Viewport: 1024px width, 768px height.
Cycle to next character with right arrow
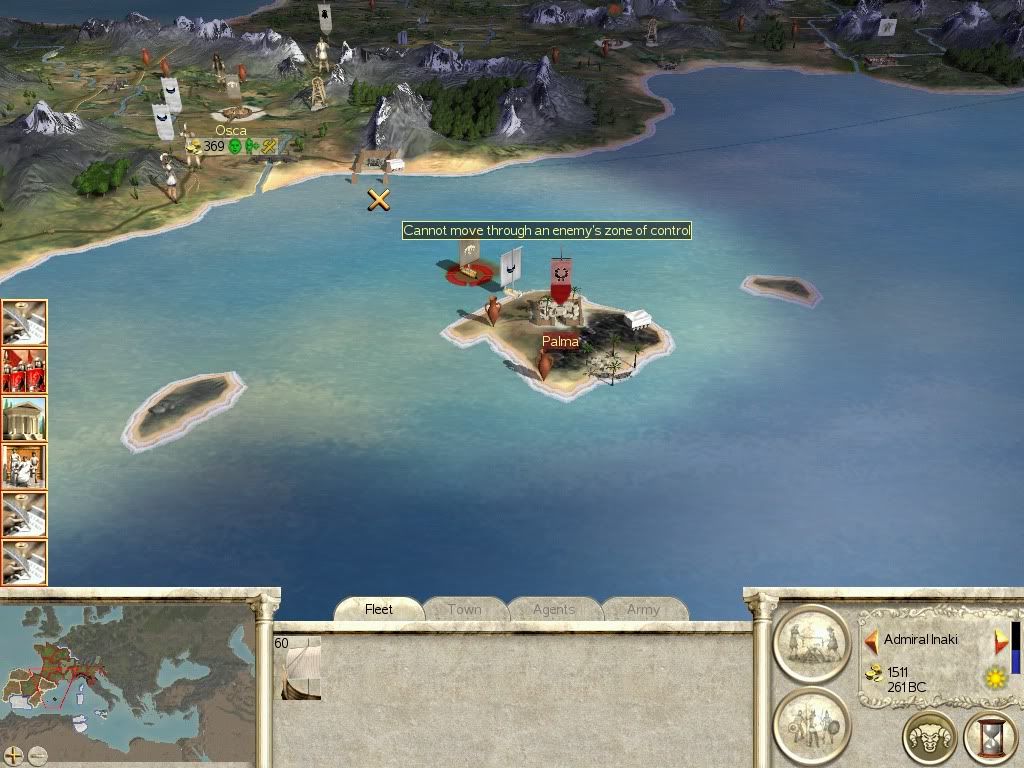pos(1000,640)
